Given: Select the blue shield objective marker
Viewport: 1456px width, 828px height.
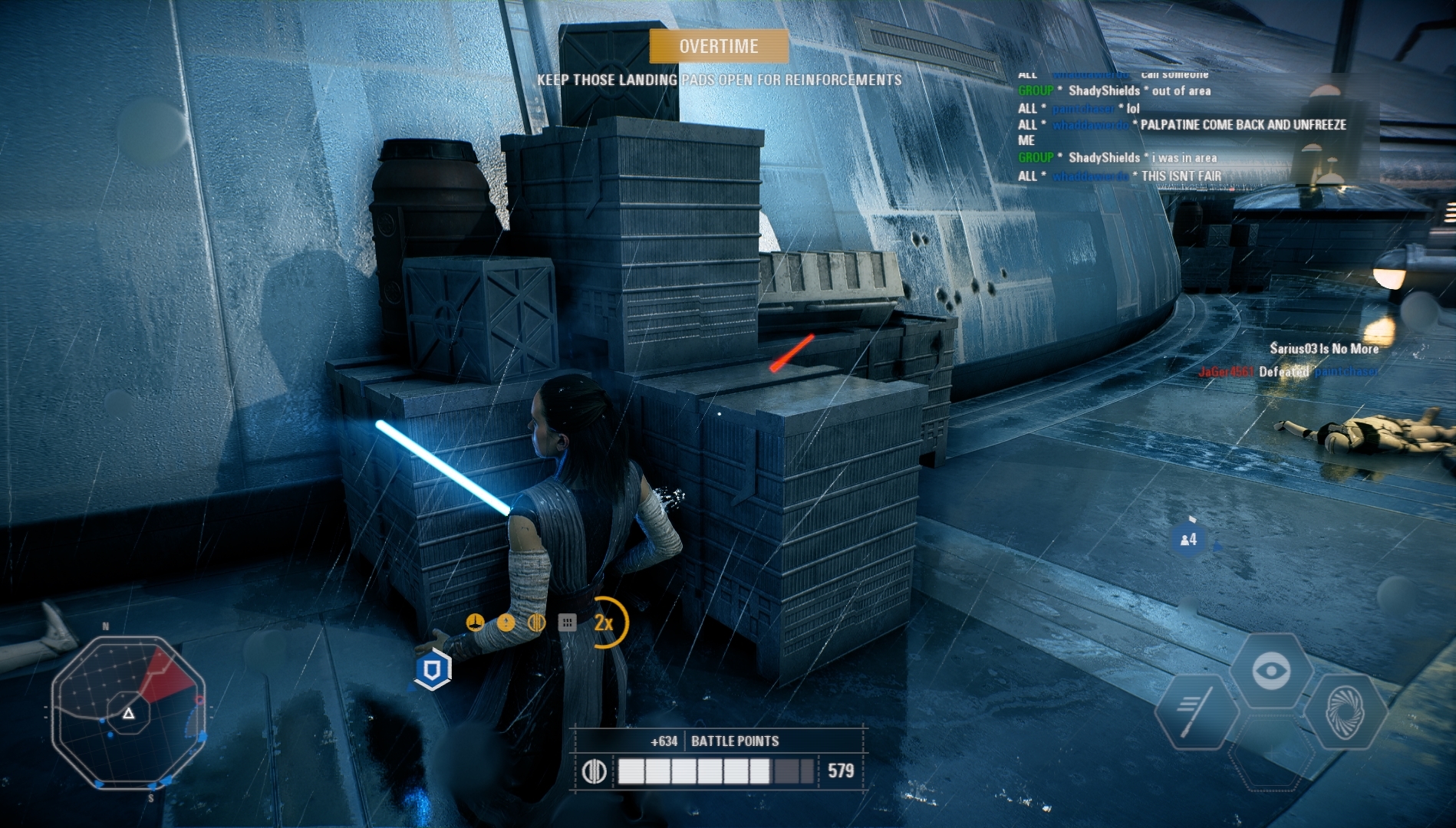Looking at the screenshot, I should pyautogui.click(x=433, y=669).
